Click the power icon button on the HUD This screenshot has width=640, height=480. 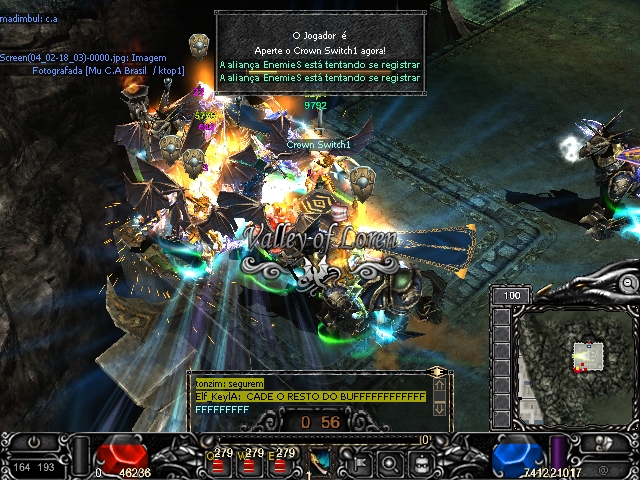tap(36, 442)
